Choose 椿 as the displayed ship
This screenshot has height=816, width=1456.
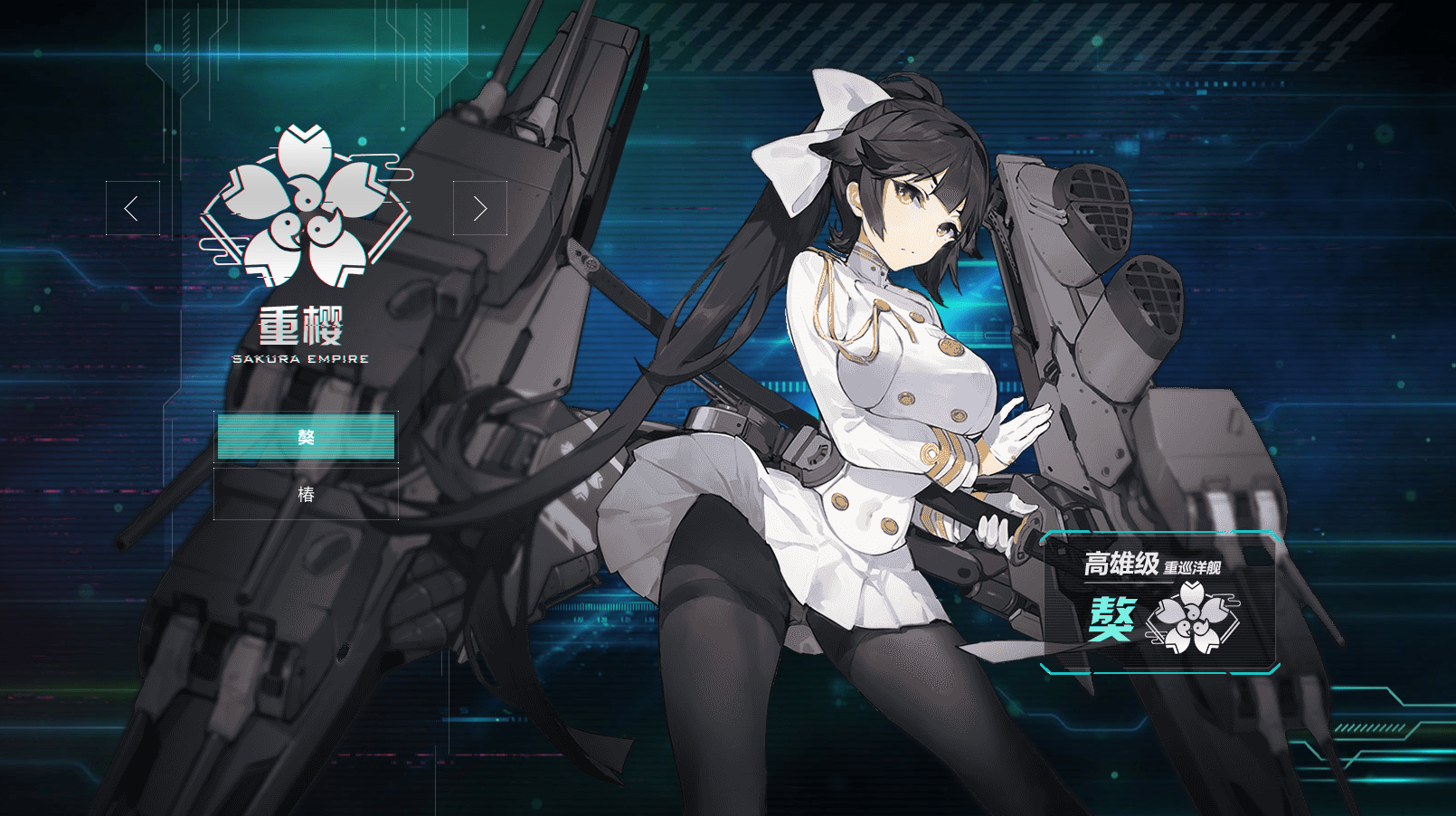[x=306, y=496]
